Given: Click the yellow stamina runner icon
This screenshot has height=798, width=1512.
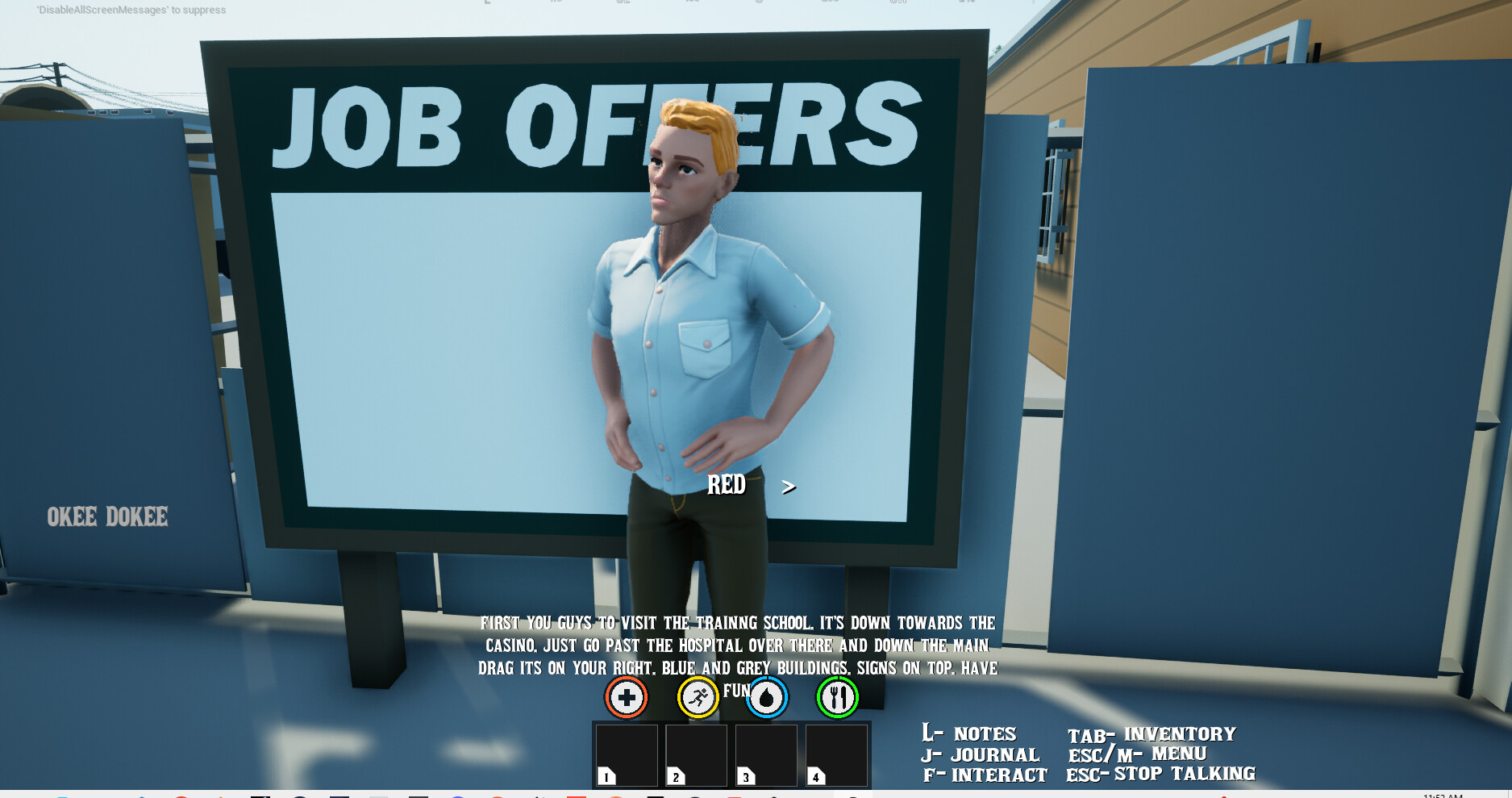Looking at the screenshot, I should [697, 696].
